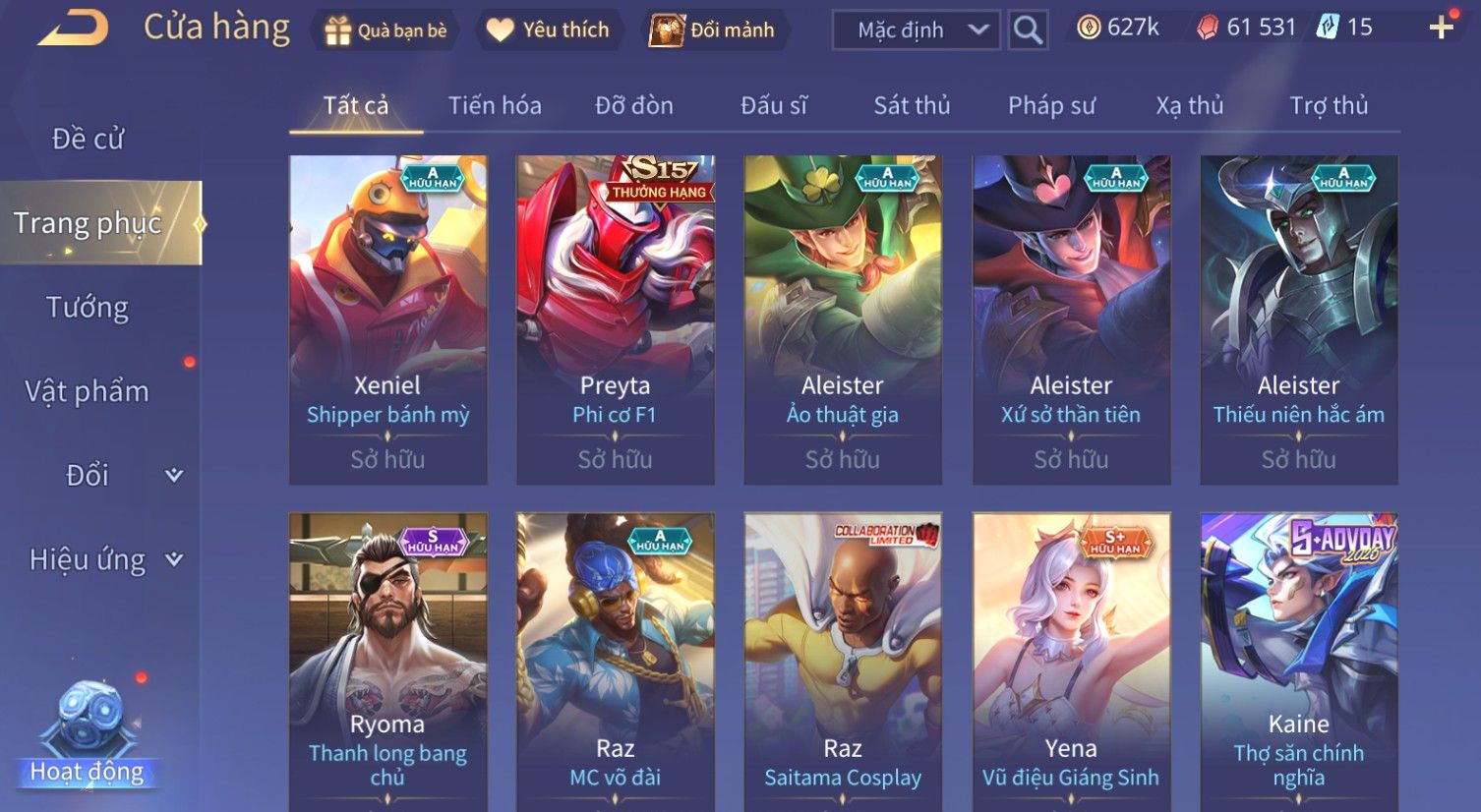Switch to the Tiến hóa tab
This screenshot has width=1481, height=812.
(495, 106)
